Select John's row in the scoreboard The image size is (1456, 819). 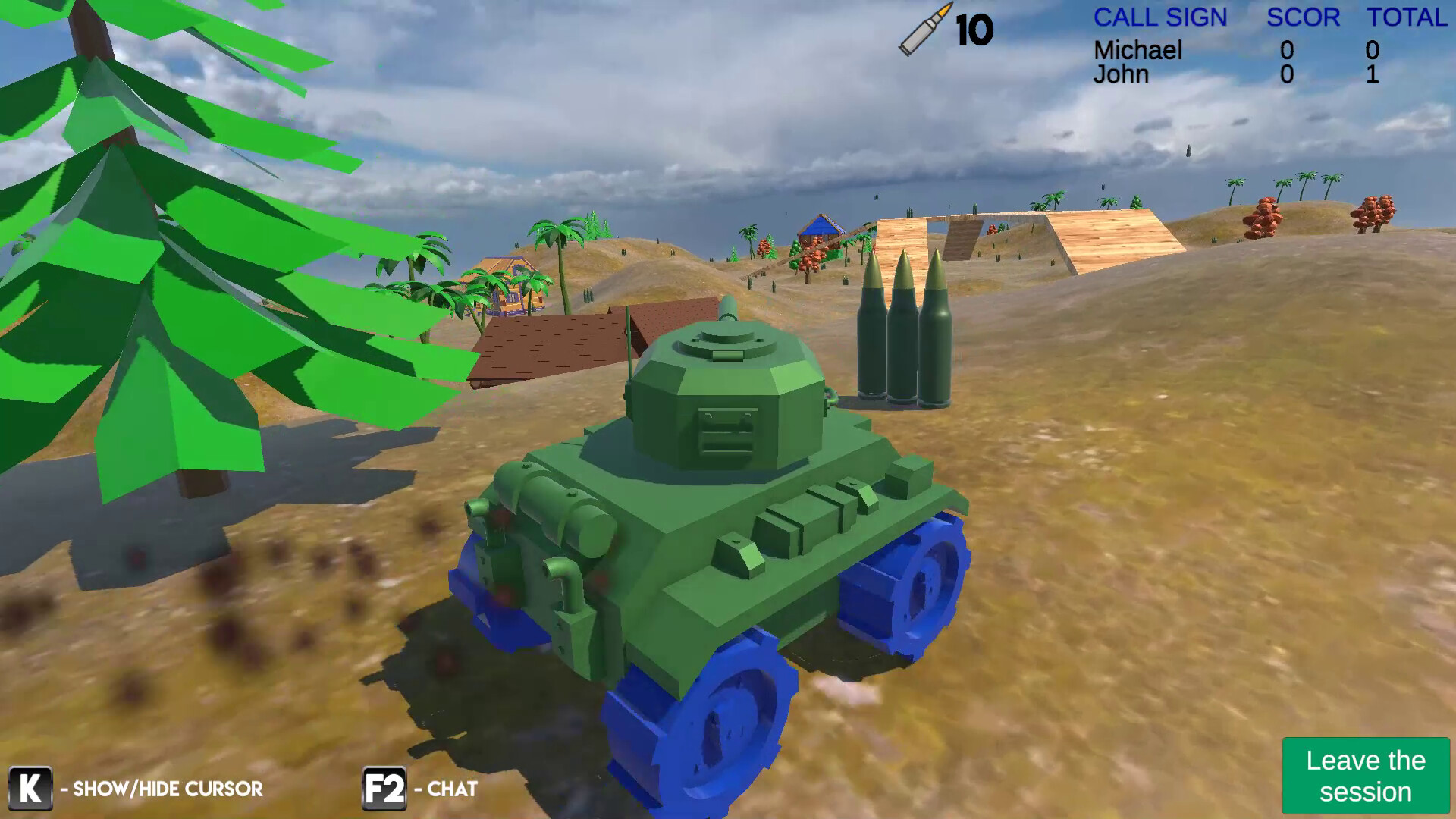click(x=1122, y=74)
